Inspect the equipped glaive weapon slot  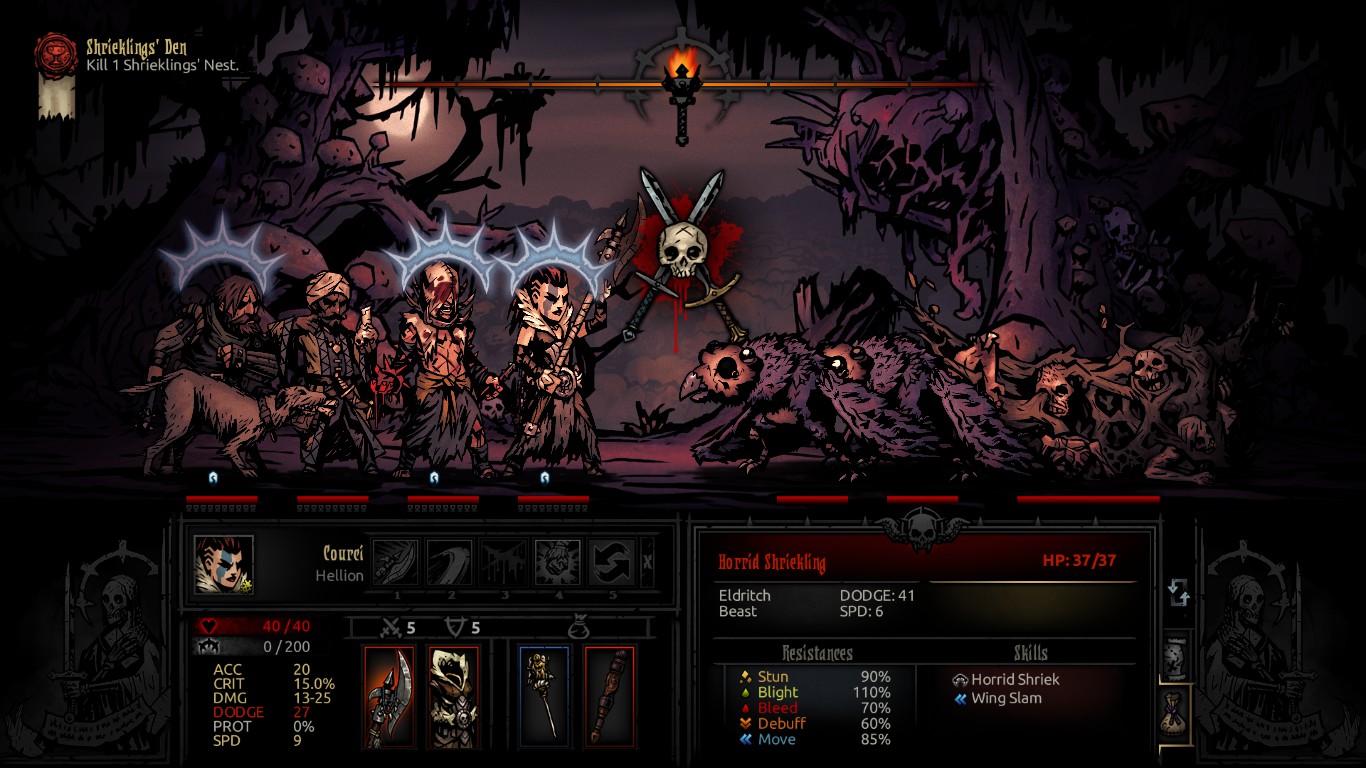coord(389,697)
